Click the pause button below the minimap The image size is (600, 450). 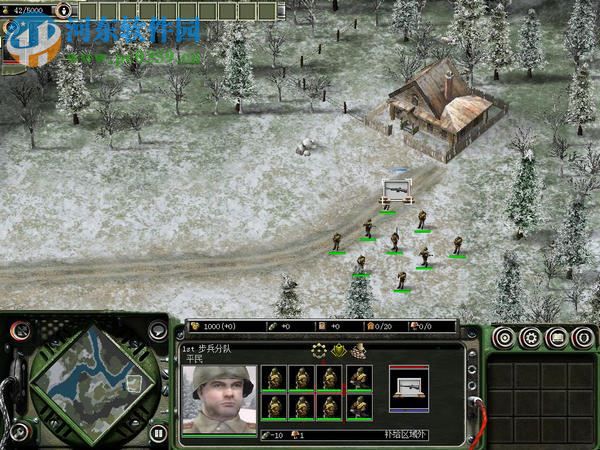(x=158, y=434)
